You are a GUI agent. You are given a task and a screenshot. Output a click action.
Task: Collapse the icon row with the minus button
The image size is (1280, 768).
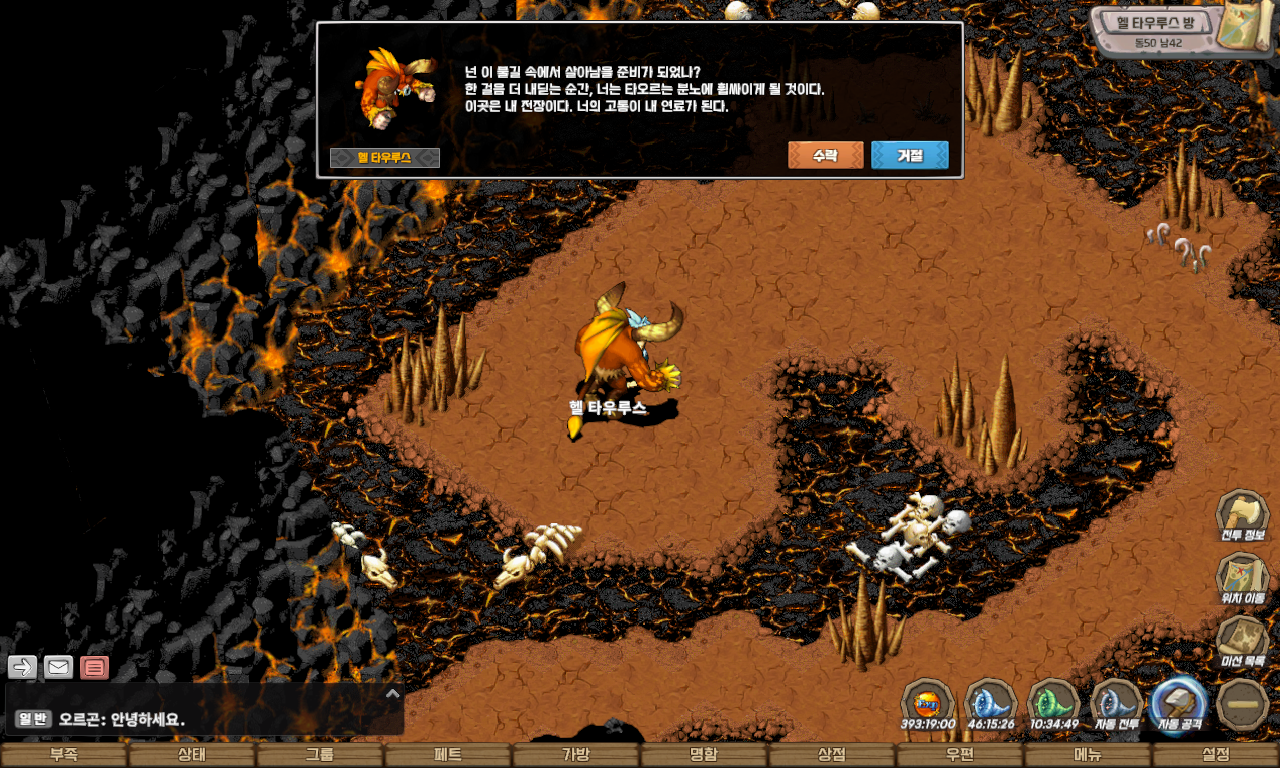tap(1243, 704)
